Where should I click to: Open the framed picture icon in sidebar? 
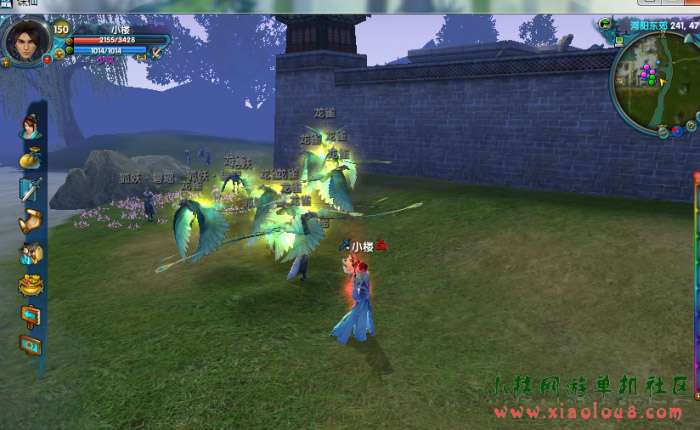tap(30, 346)
